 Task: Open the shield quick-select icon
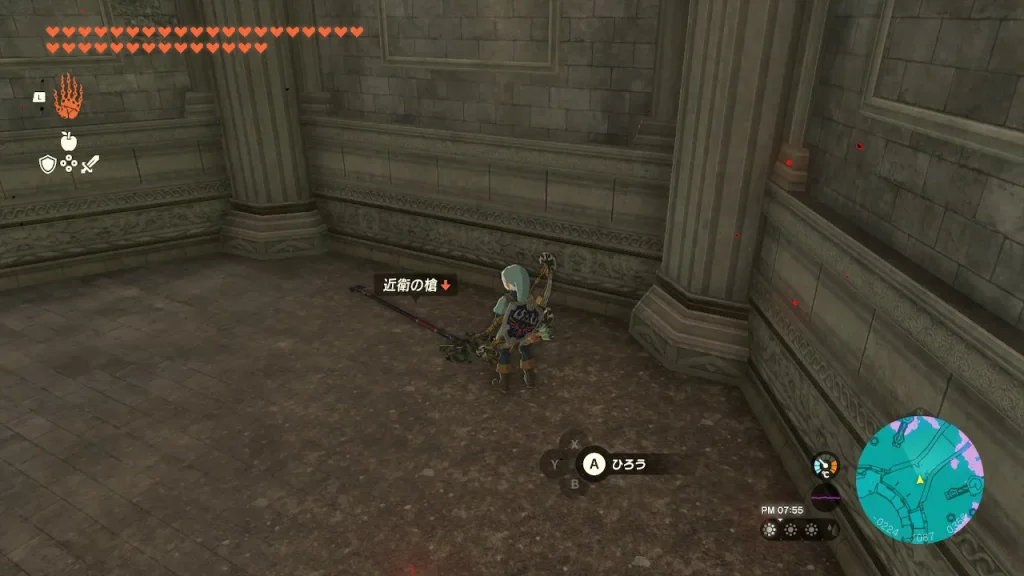coord(47,164)
